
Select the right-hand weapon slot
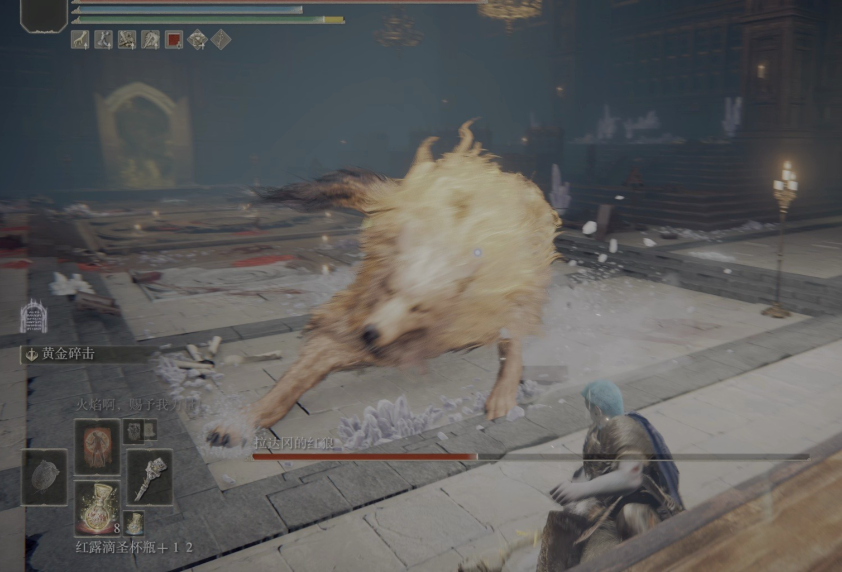point(149,476)
